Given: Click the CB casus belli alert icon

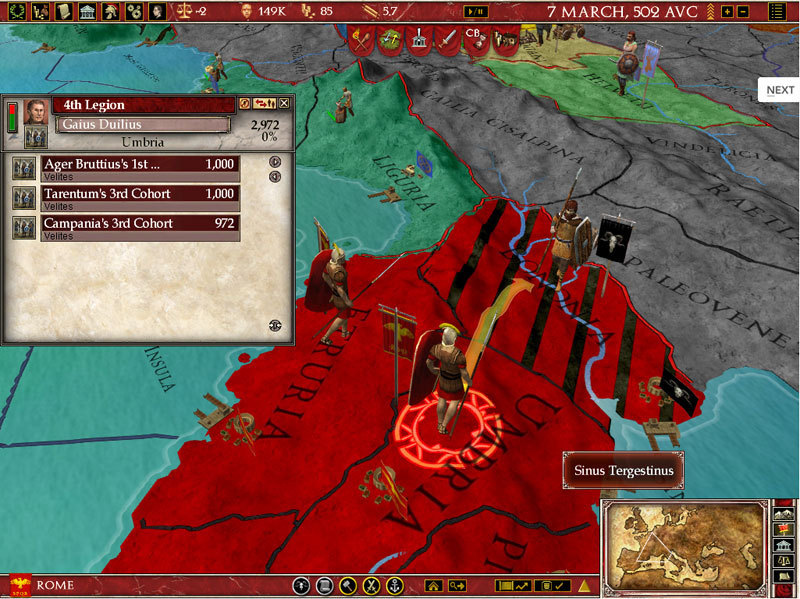Looking at the screenshot, I should click(x=475, y=40).
